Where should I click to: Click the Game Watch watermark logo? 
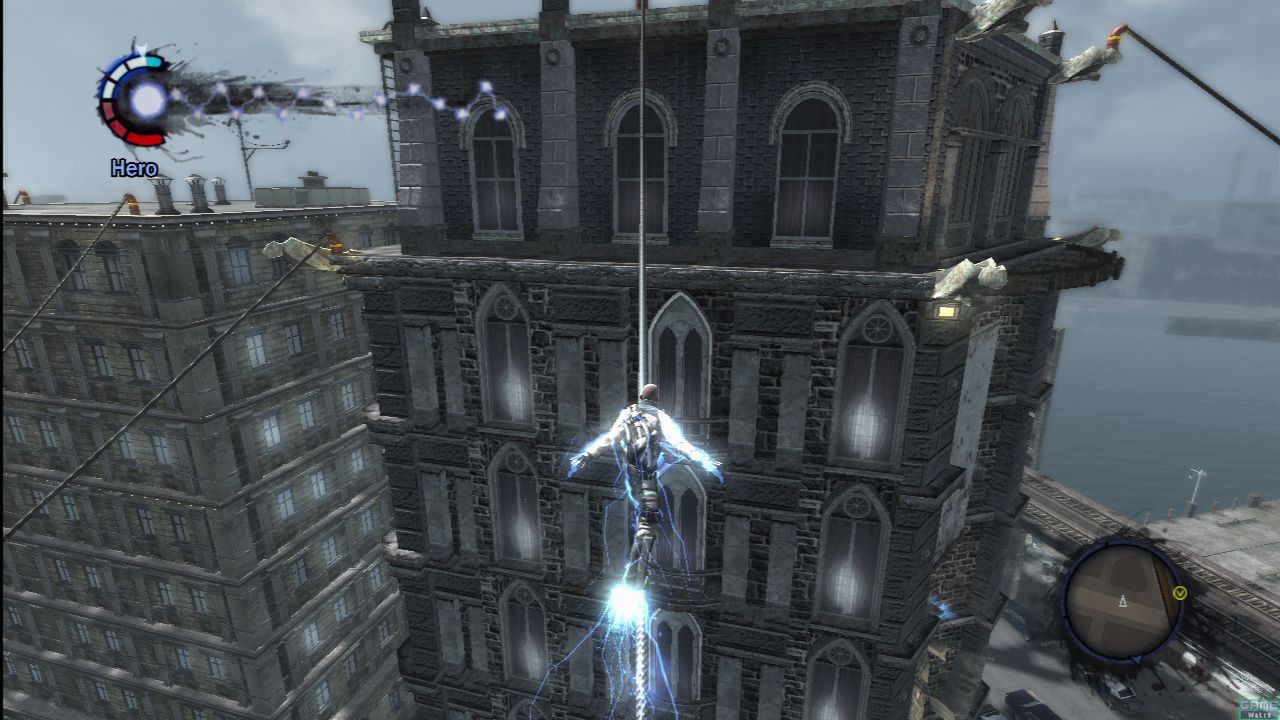[x=1258, y=707]
